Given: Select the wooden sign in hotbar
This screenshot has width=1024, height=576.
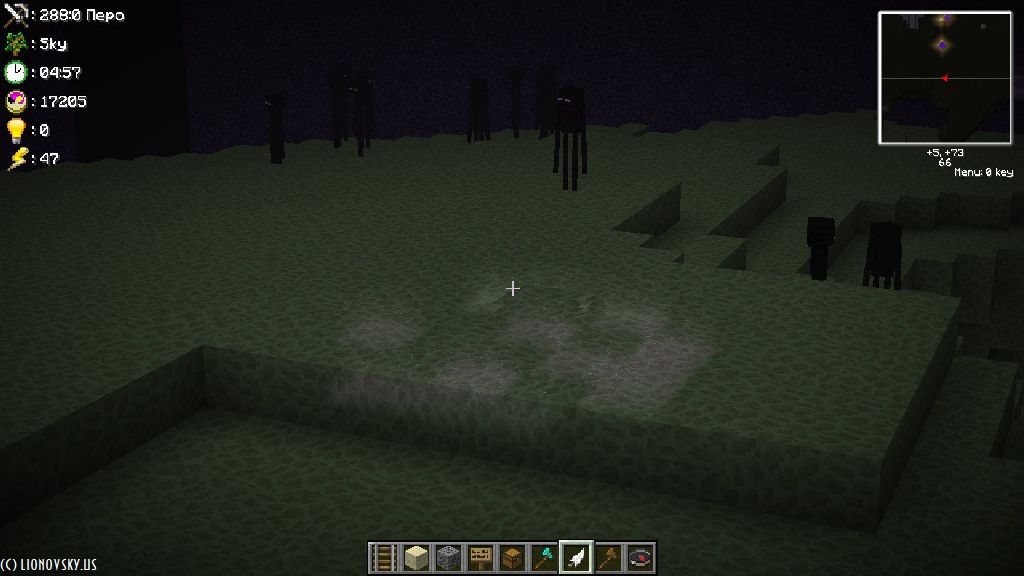Looking at the screenshot, I should [x=480, y=556].
